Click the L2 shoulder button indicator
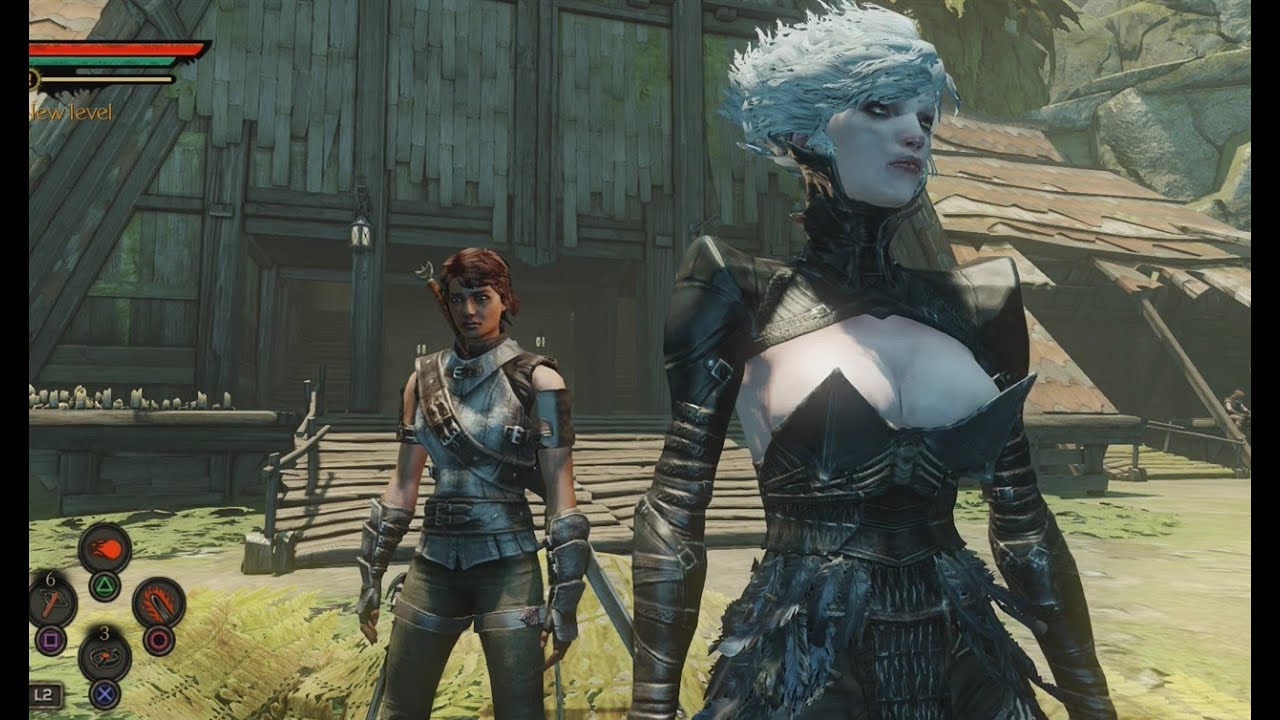This screenshot has height=720, width=1280. pyautogui.click(x=46, y=694)
